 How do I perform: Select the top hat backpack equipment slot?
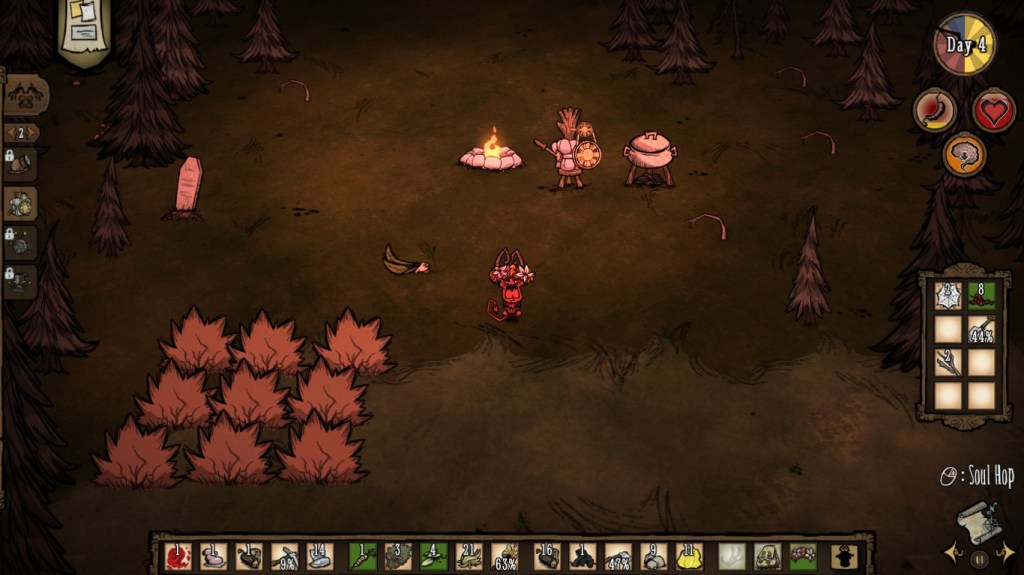844,556
